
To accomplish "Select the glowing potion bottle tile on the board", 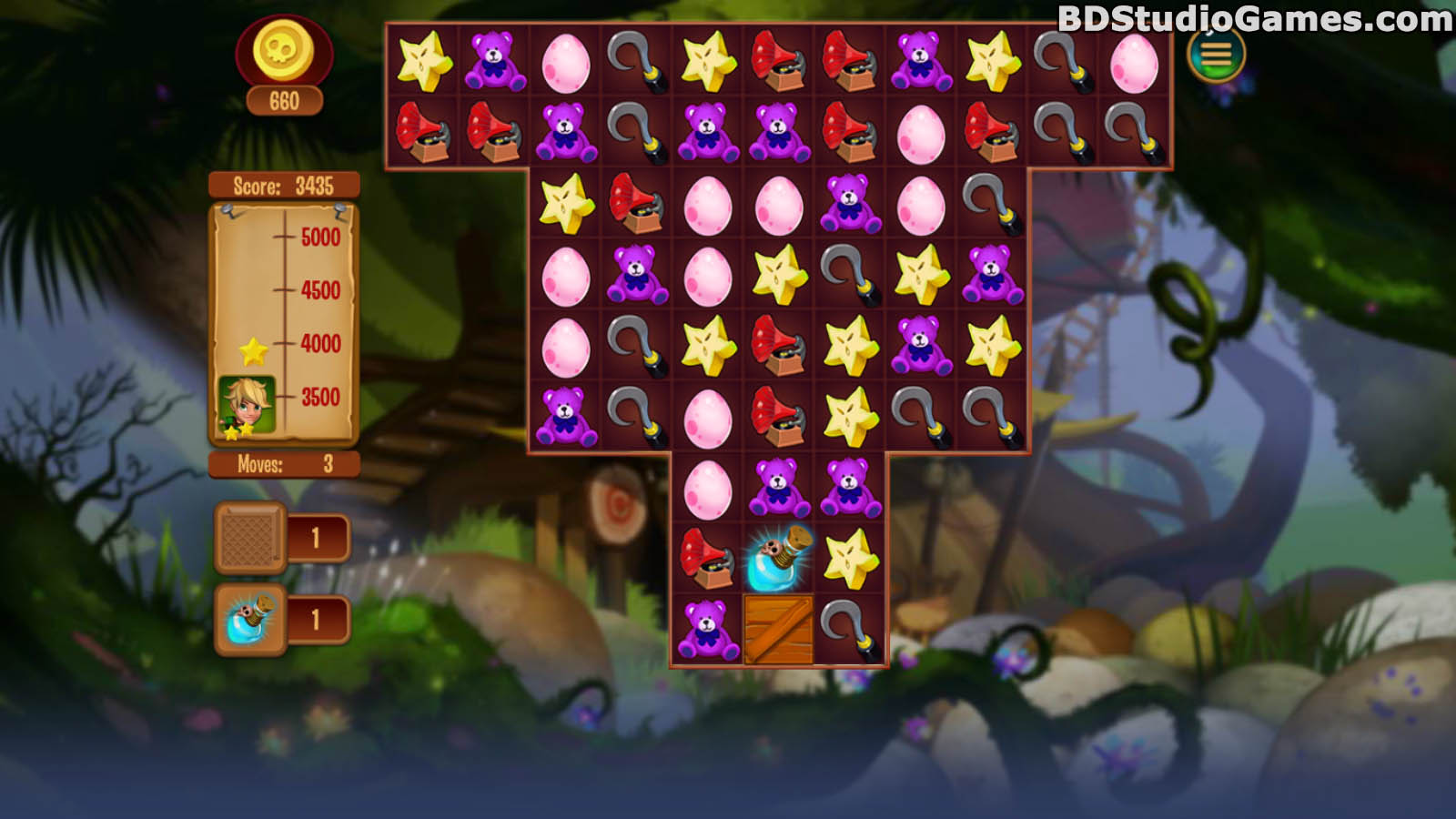I will tap(779, 558).
